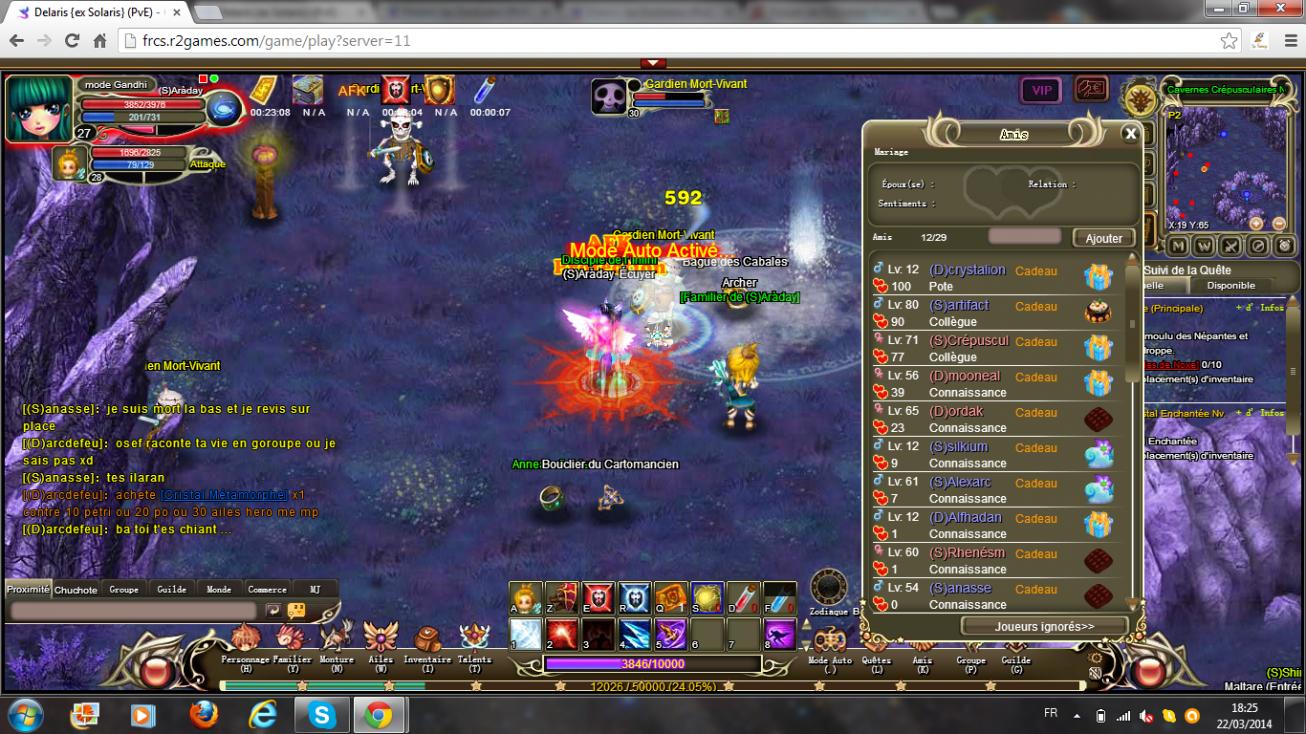Open the Monture mount menu
Image resolution: width=1306 pixels, height=734 pixels.
point(336,641)
